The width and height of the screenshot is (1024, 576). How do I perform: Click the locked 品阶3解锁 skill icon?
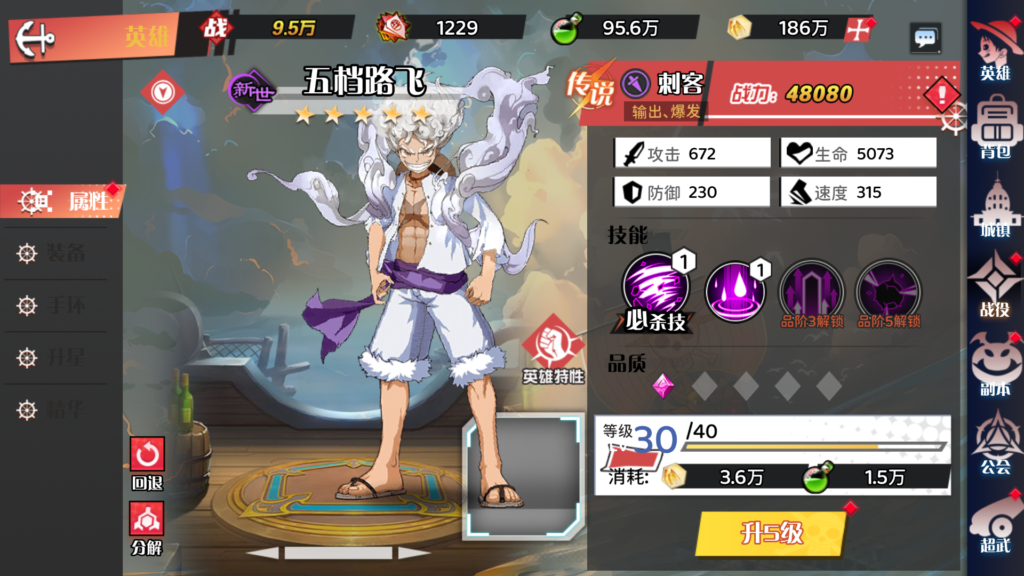pos(810,290)
